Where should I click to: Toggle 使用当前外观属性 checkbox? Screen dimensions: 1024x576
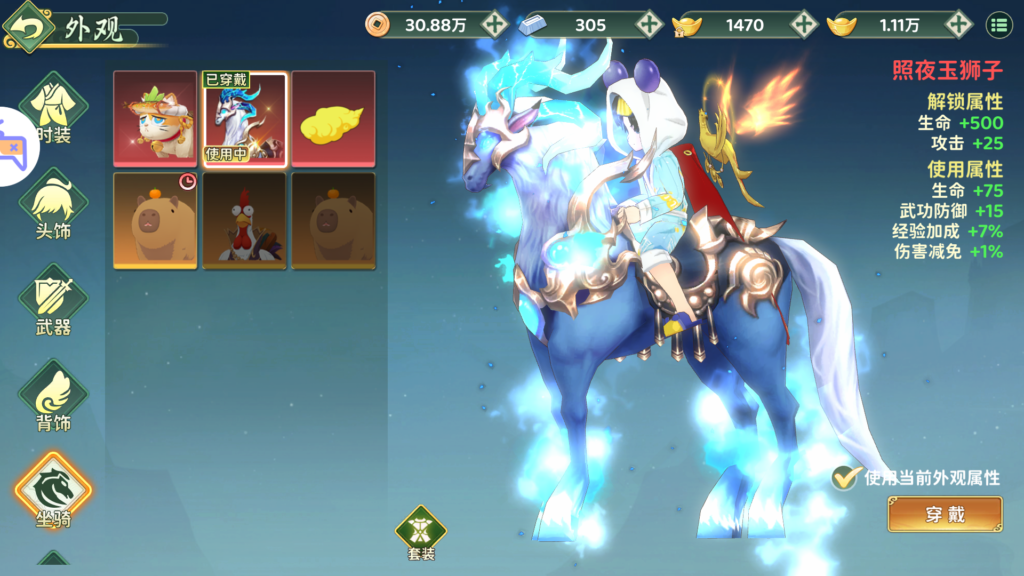[x=846, y=477]
